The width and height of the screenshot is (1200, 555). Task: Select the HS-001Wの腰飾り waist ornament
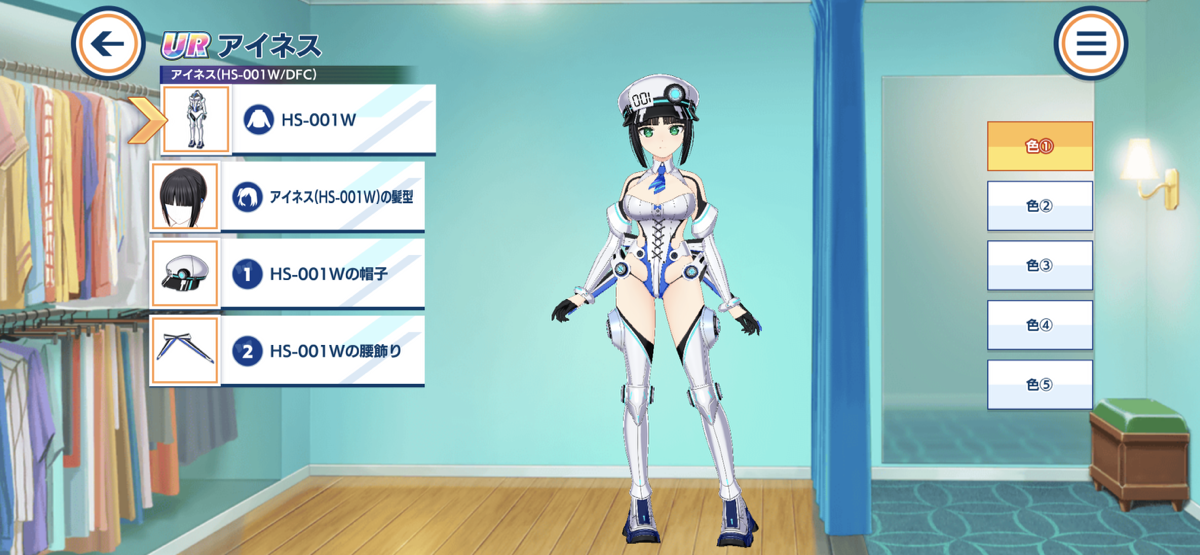pyautogui.click(x=325, y=351)
